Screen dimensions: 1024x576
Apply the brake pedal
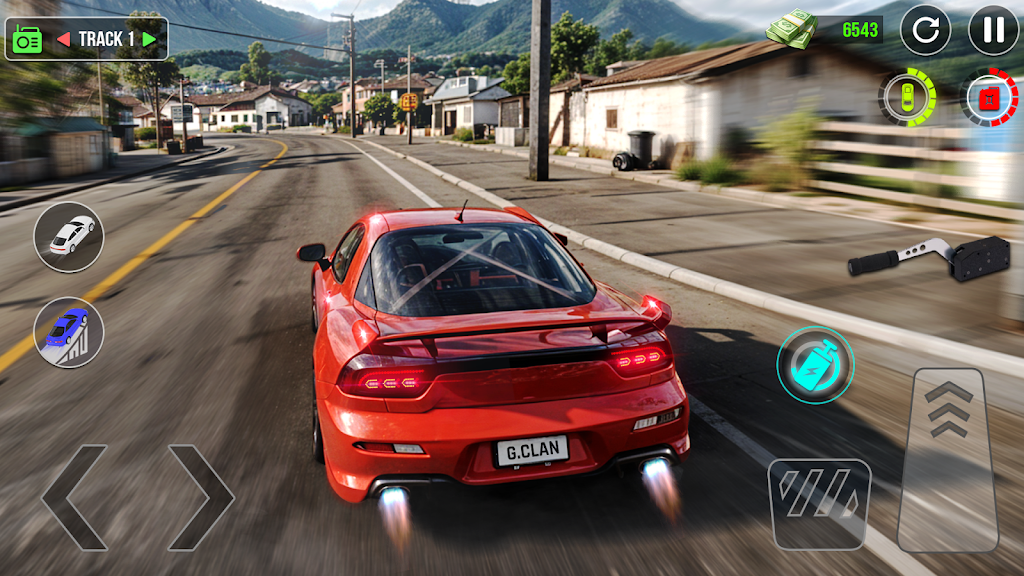point(819,505)
